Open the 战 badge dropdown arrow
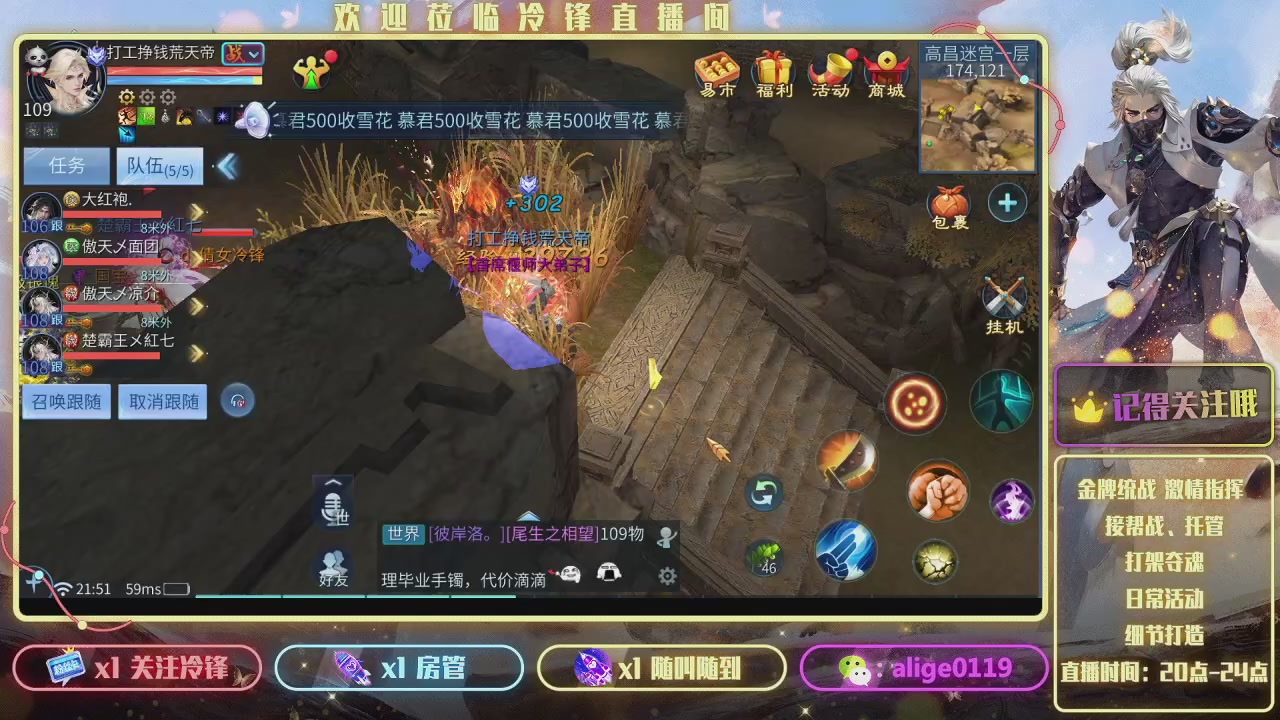Viewport: 1280px width, 720px height. coord(254,55)
